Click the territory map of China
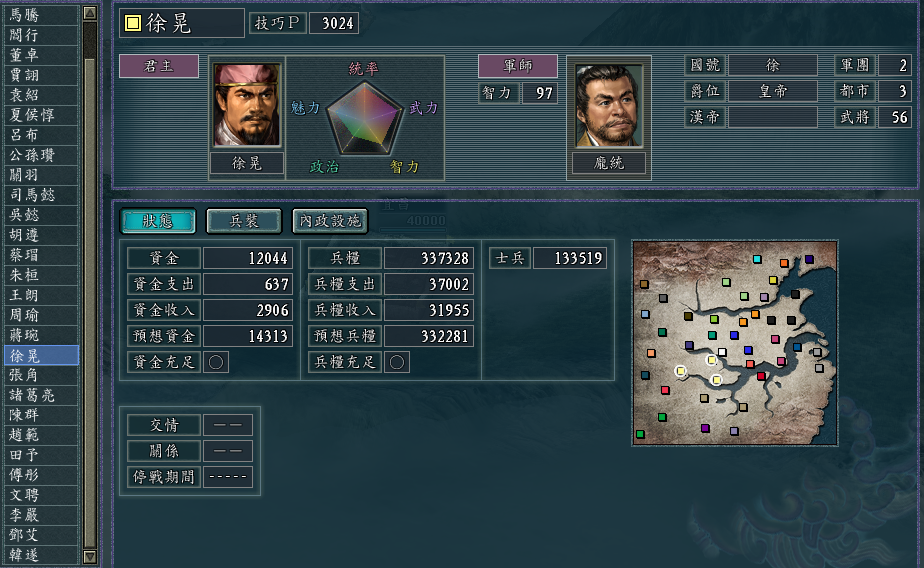The height and width of the screenshot is (568, 924). coord(735,343)
